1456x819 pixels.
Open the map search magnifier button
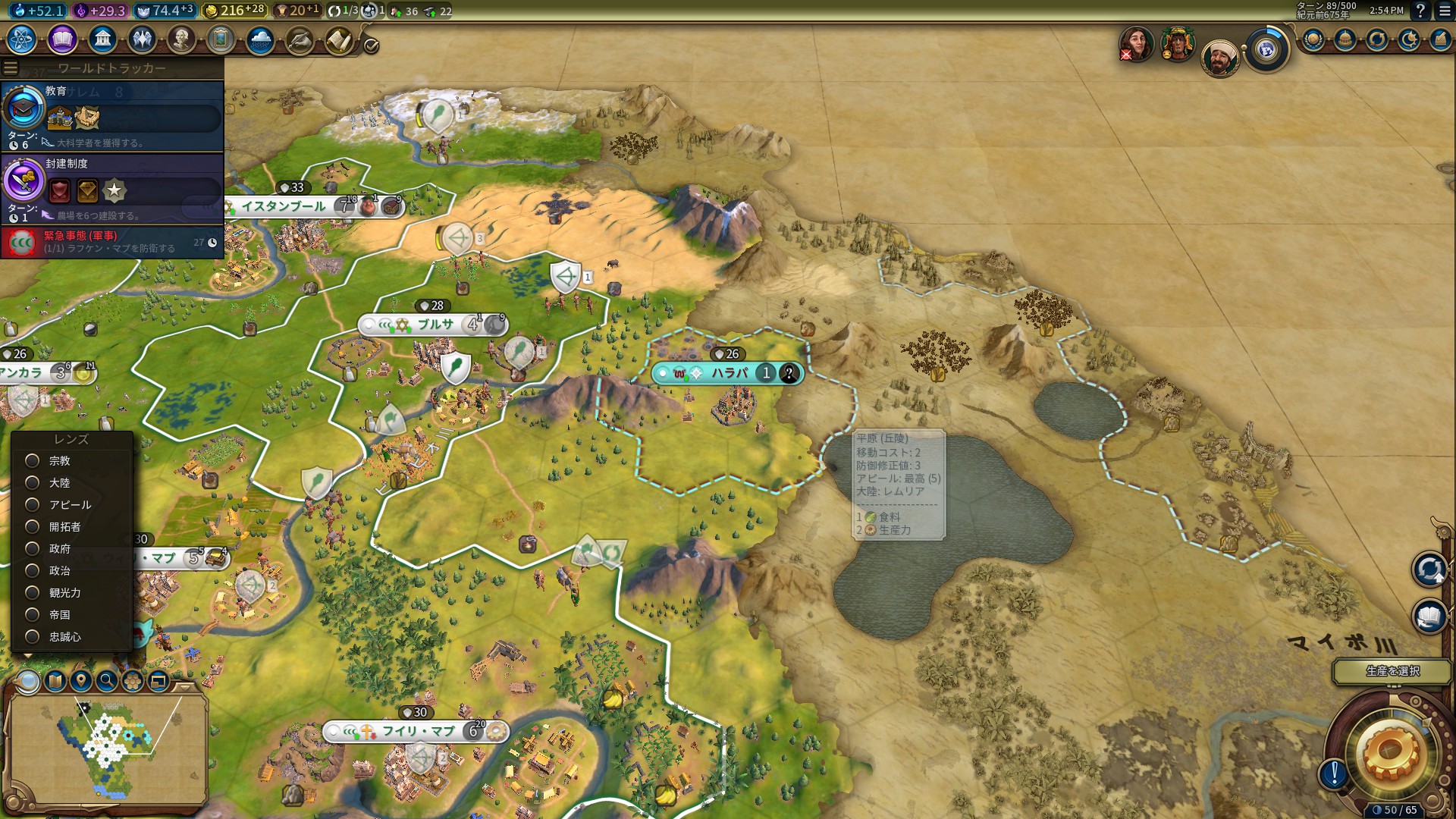(x=107, y=680)
